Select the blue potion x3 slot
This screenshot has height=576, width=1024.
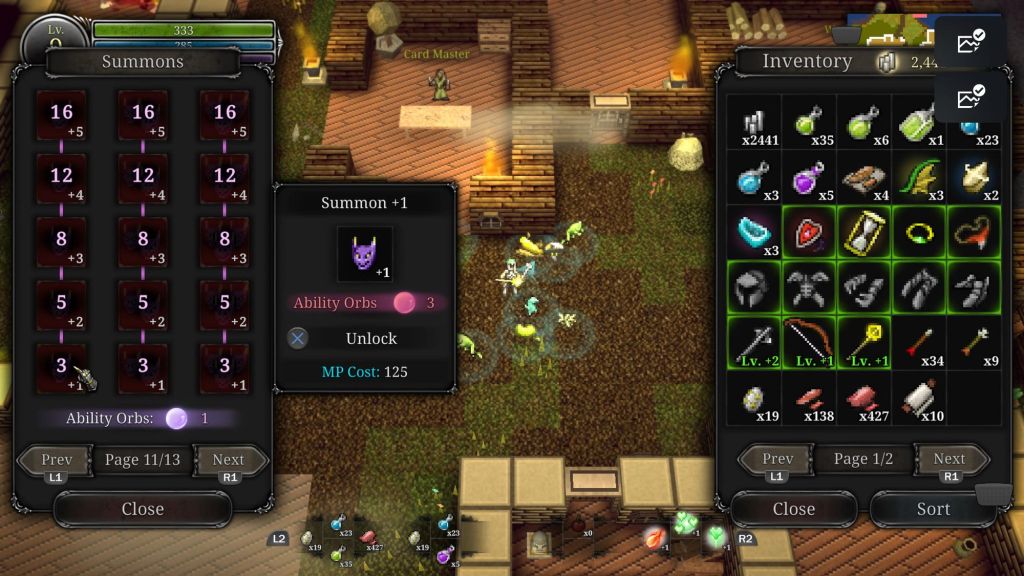tap(754, 178)
